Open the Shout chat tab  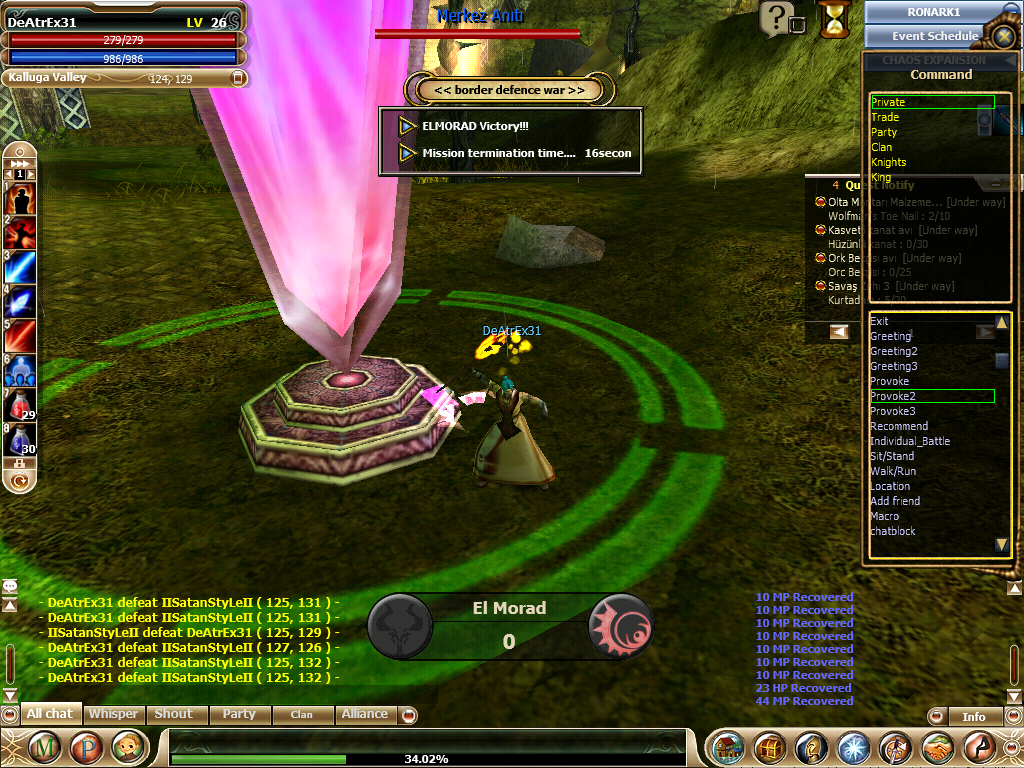[x=173, y=714]
